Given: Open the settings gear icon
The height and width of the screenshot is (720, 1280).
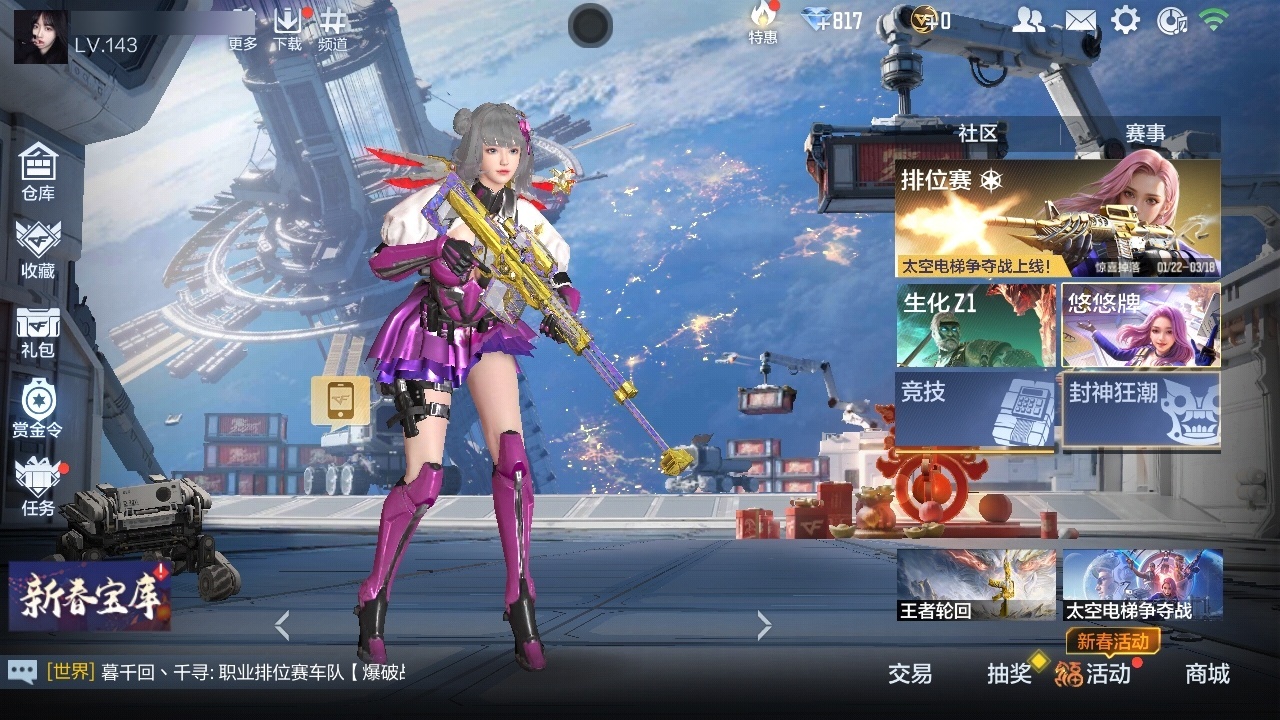Looking at the screenshot, I should coord(1126,20).
